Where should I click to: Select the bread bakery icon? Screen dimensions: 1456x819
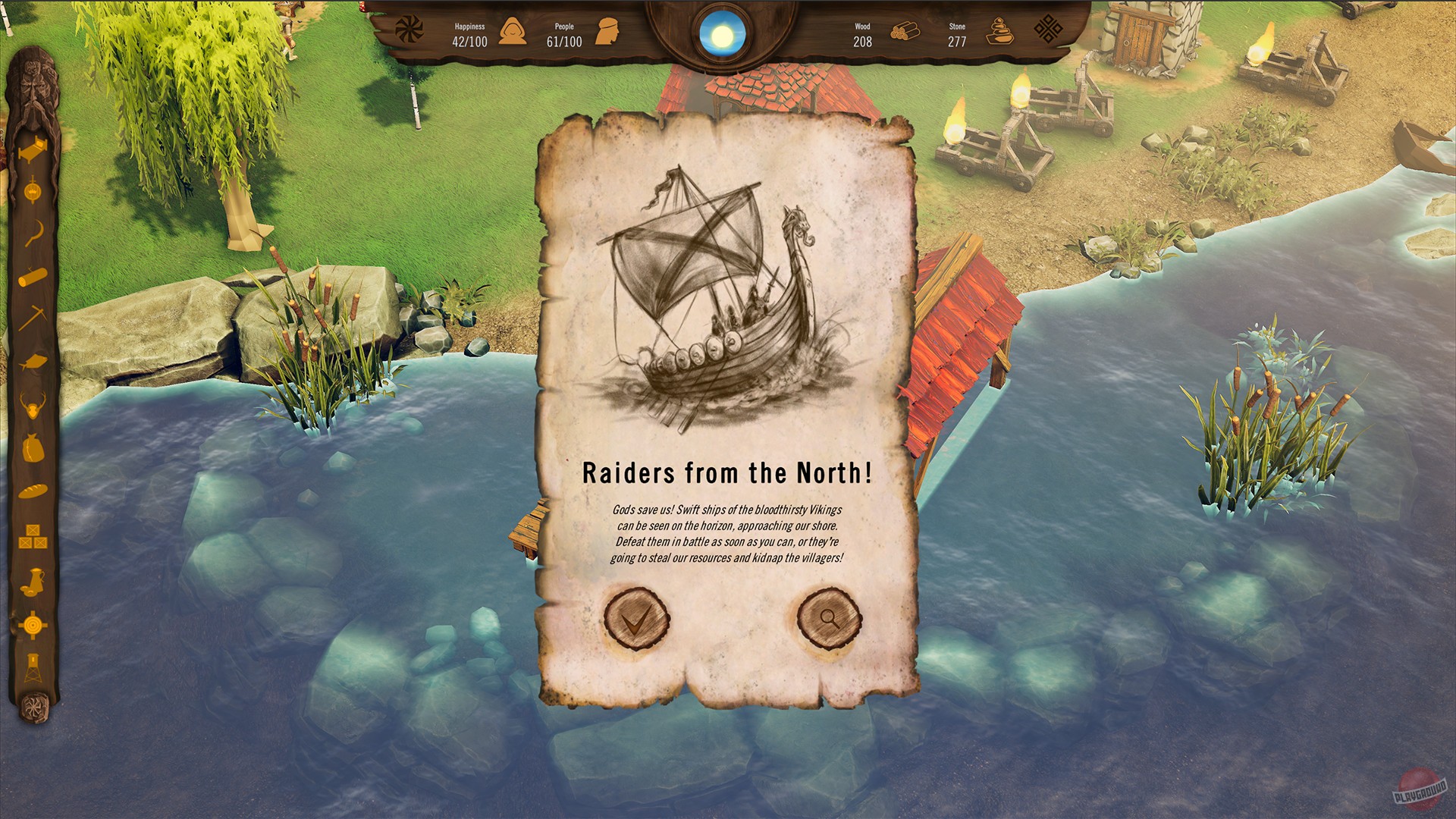33,490
